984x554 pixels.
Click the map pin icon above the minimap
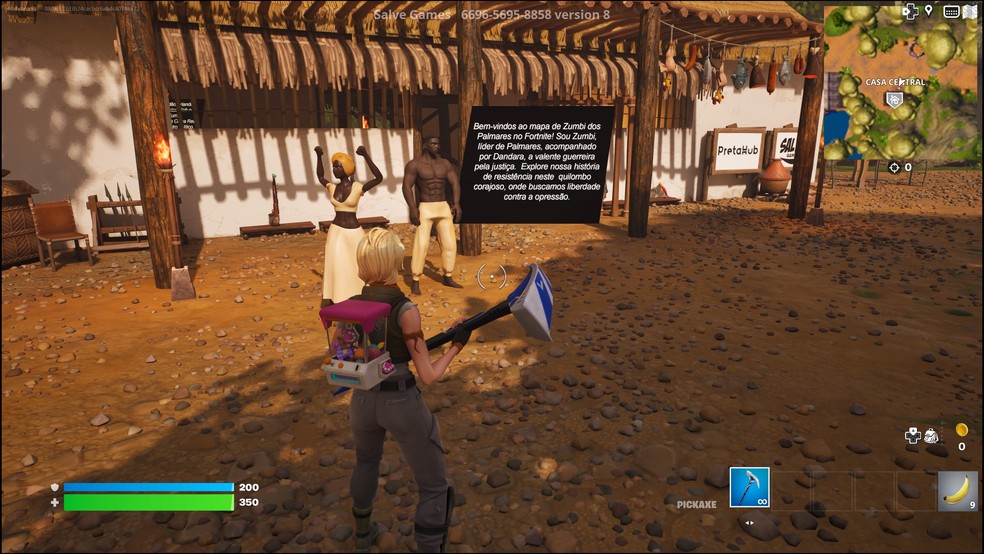[x=929, y=11]
